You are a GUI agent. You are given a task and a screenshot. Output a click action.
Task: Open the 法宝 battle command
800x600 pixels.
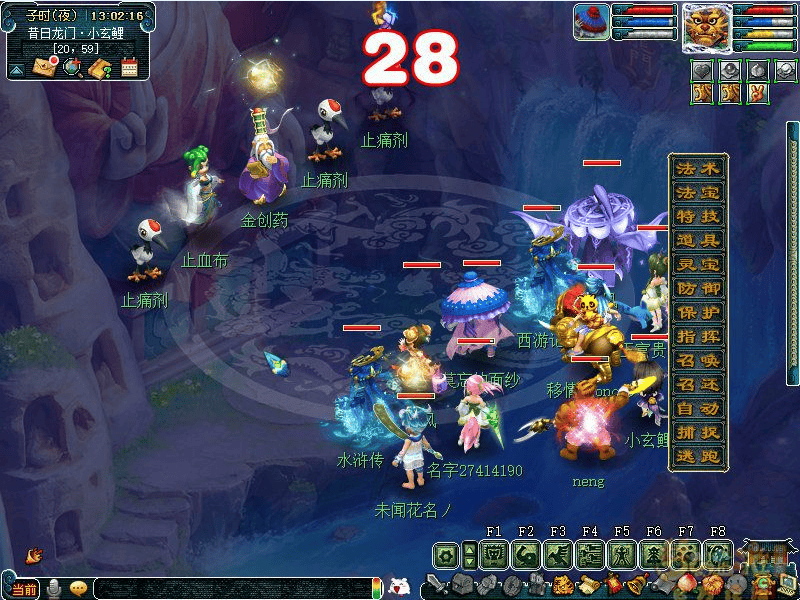(698, 192)
